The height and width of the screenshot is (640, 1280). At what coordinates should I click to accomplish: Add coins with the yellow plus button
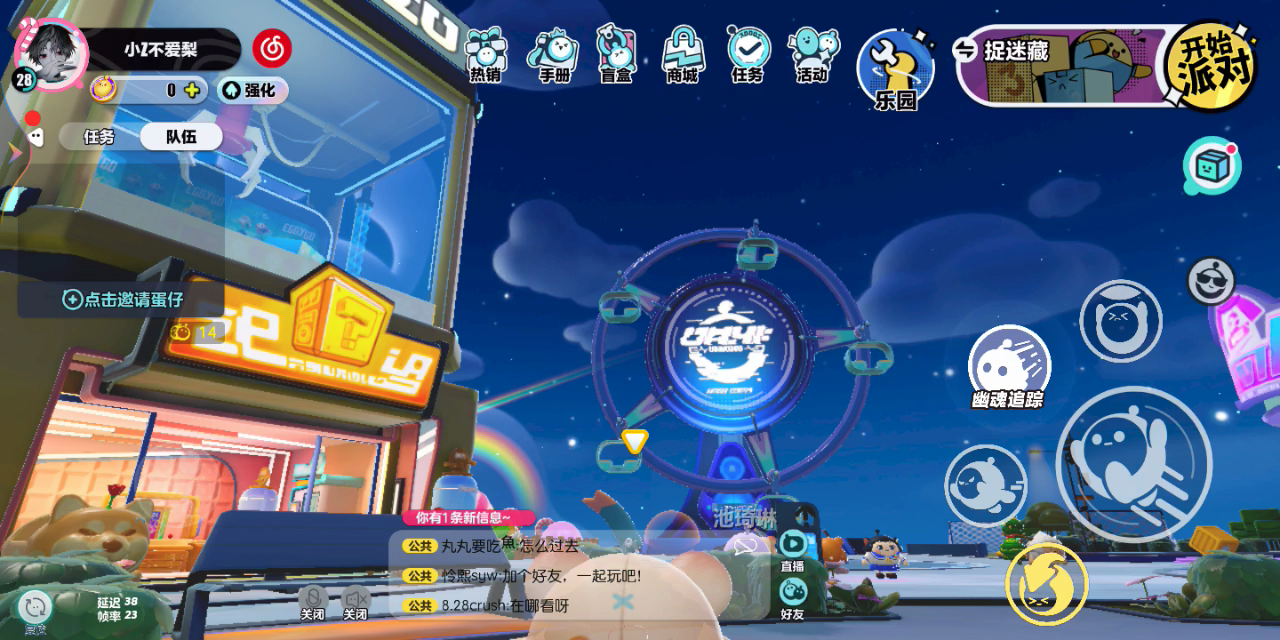(192, 90)
